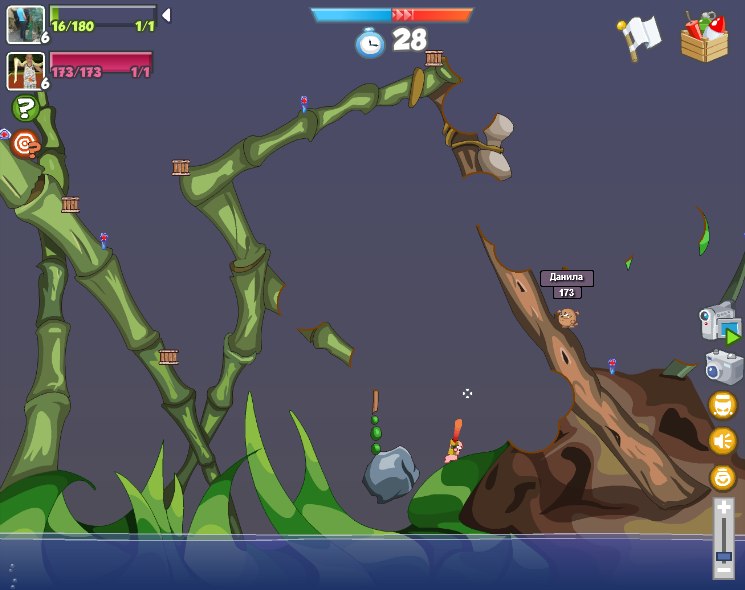
Task: Click the blue zoom slider handle
Action: pos(723,555)
